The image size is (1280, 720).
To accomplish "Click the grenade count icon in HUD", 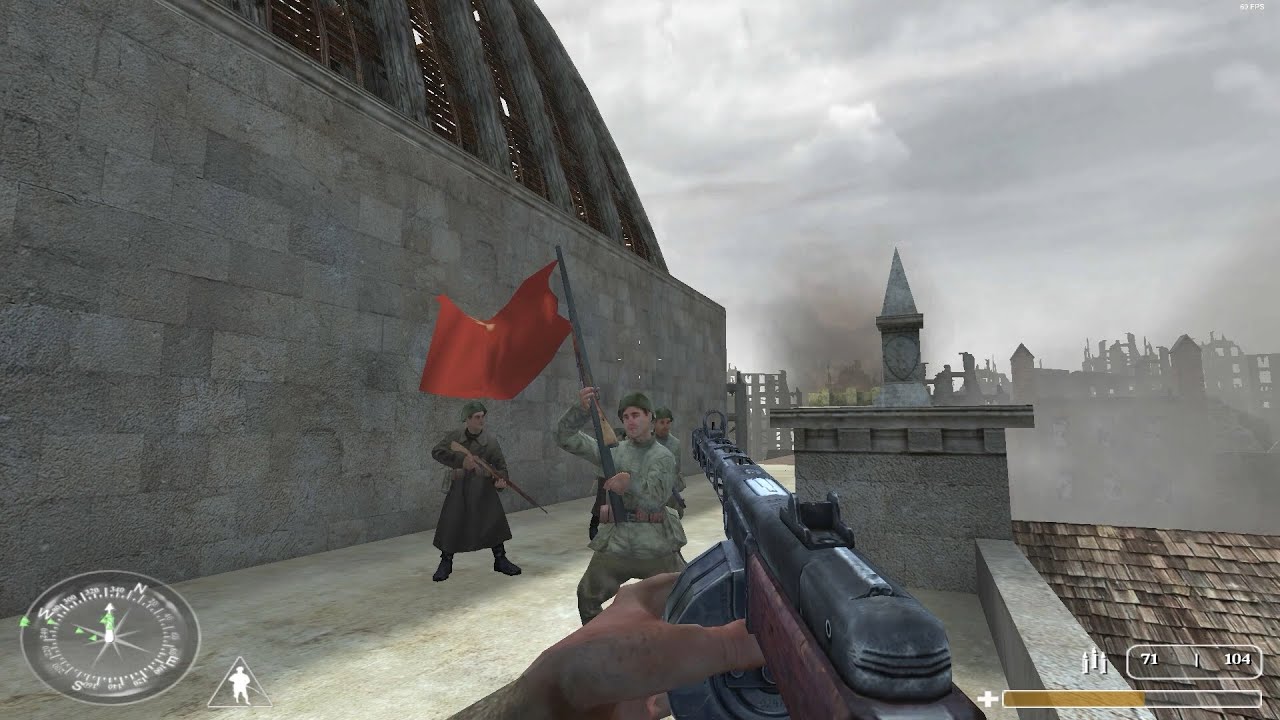I will (x=1095, y=661).
